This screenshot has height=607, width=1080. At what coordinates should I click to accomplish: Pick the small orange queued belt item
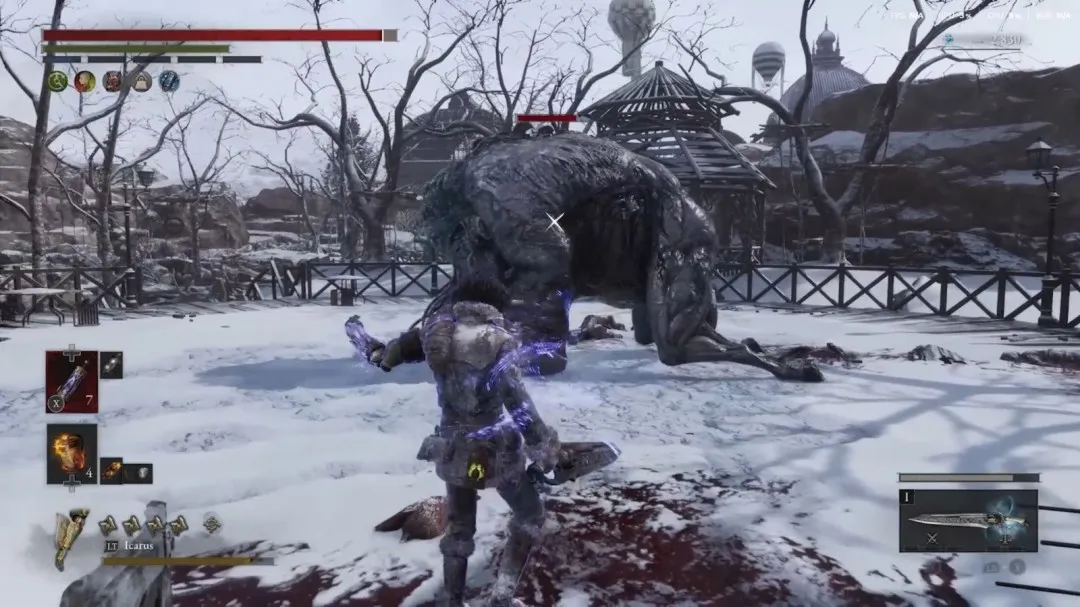(x=111, y=470)
